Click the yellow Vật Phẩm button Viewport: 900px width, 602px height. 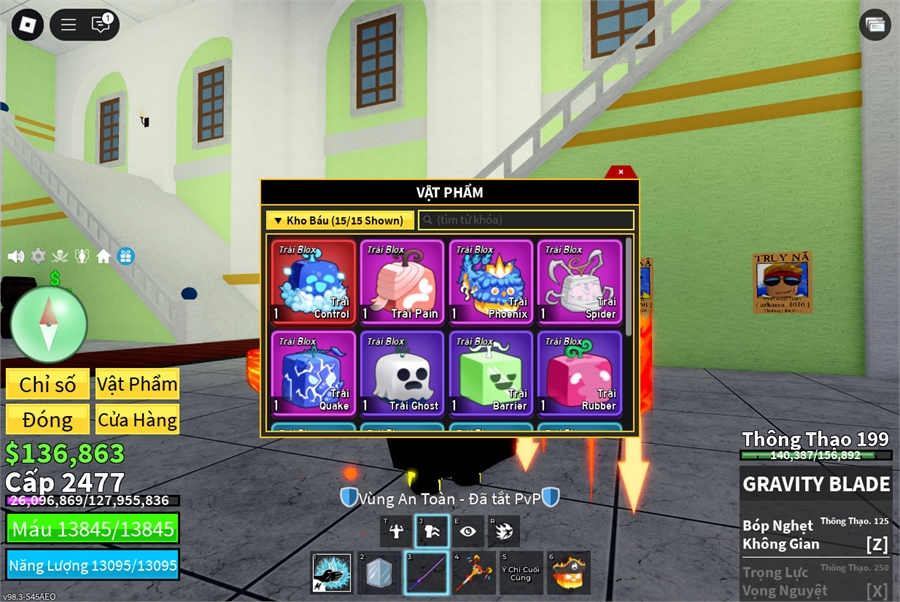pos(137,385)
